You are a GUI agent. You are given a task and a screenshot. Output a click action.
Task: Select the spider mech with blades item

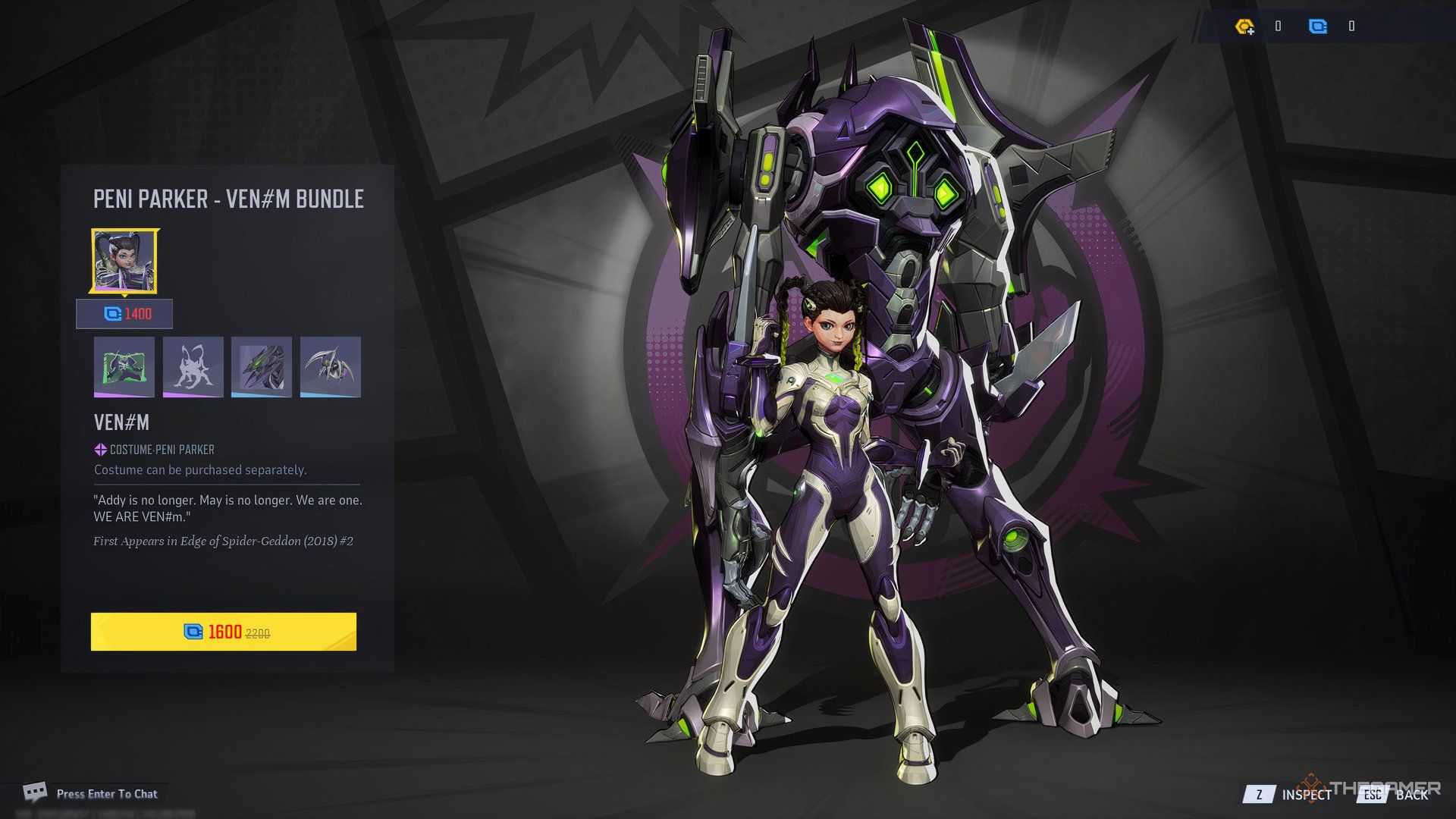tap(331, 367)
